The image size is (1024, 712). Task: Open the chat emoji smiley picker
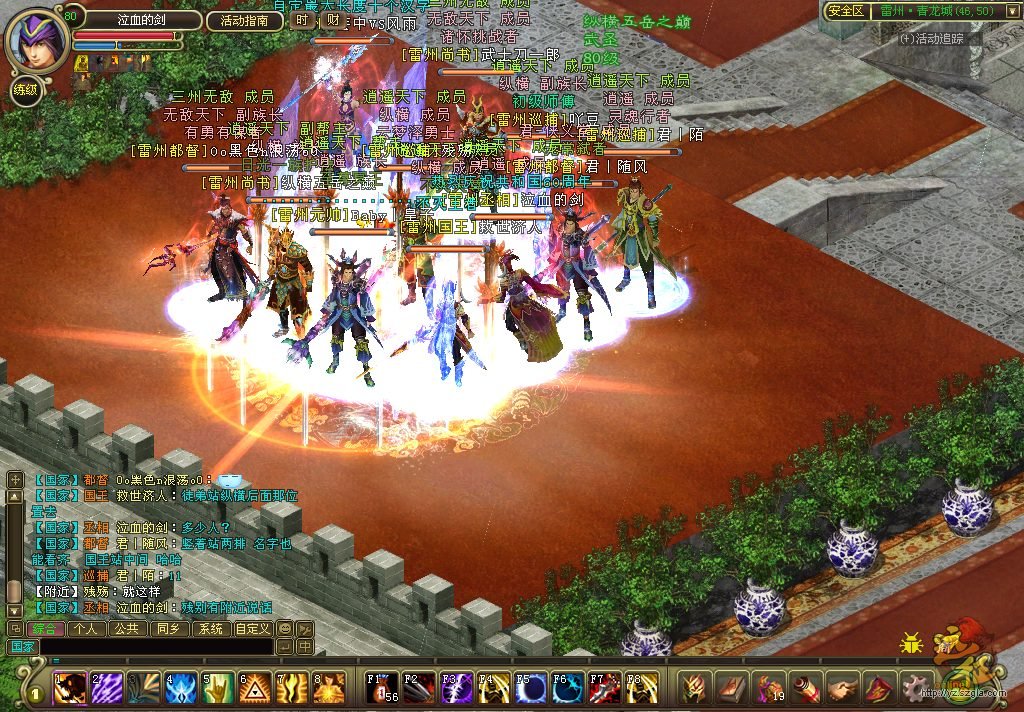tap(285, 629)
